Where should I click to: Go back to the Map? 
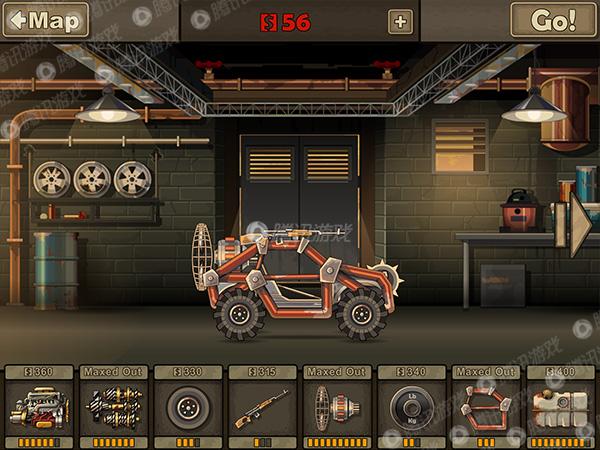coord(45,20)
